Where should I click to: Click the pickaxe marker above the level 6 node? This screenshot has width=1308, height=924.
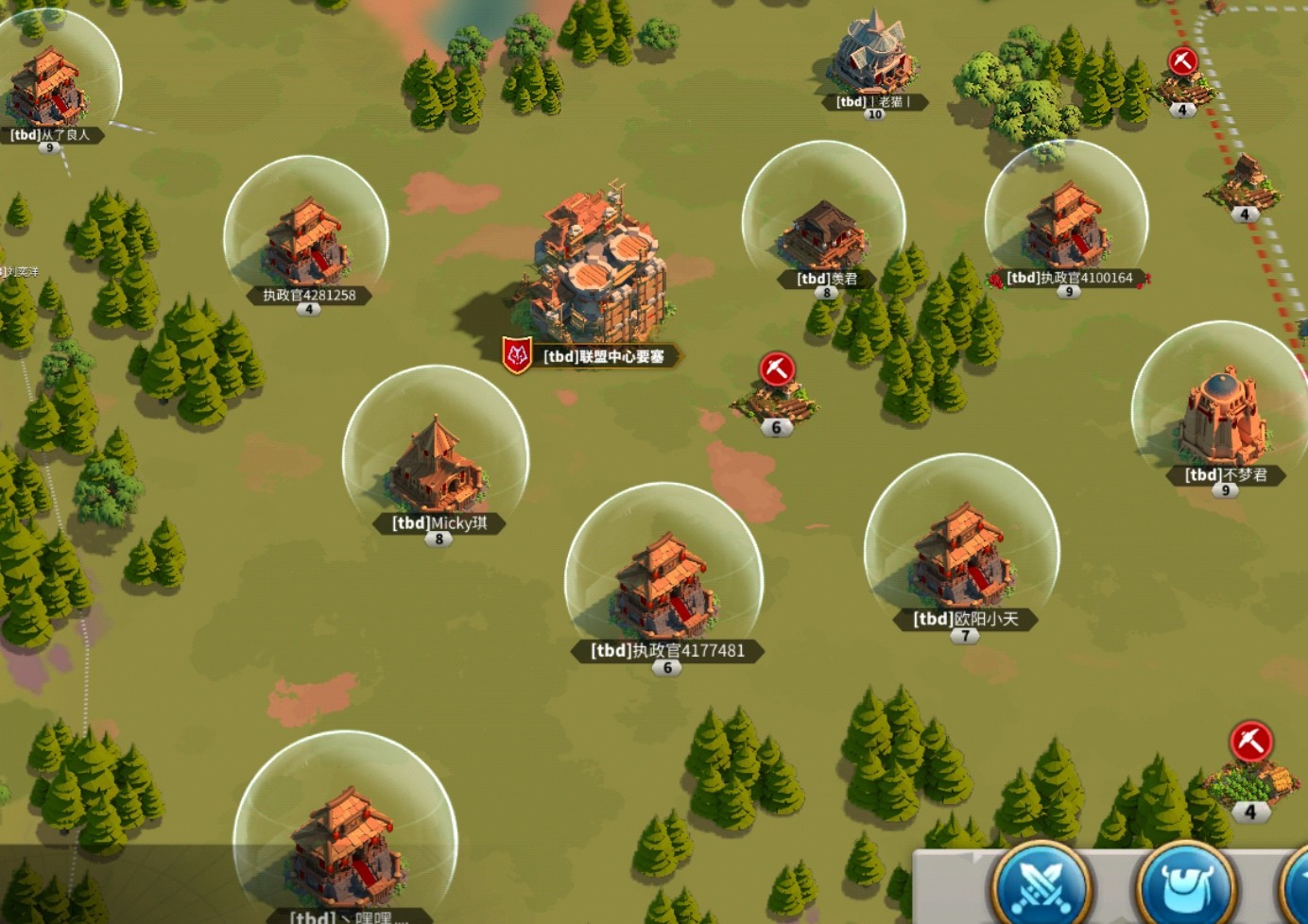click(777, 368)
